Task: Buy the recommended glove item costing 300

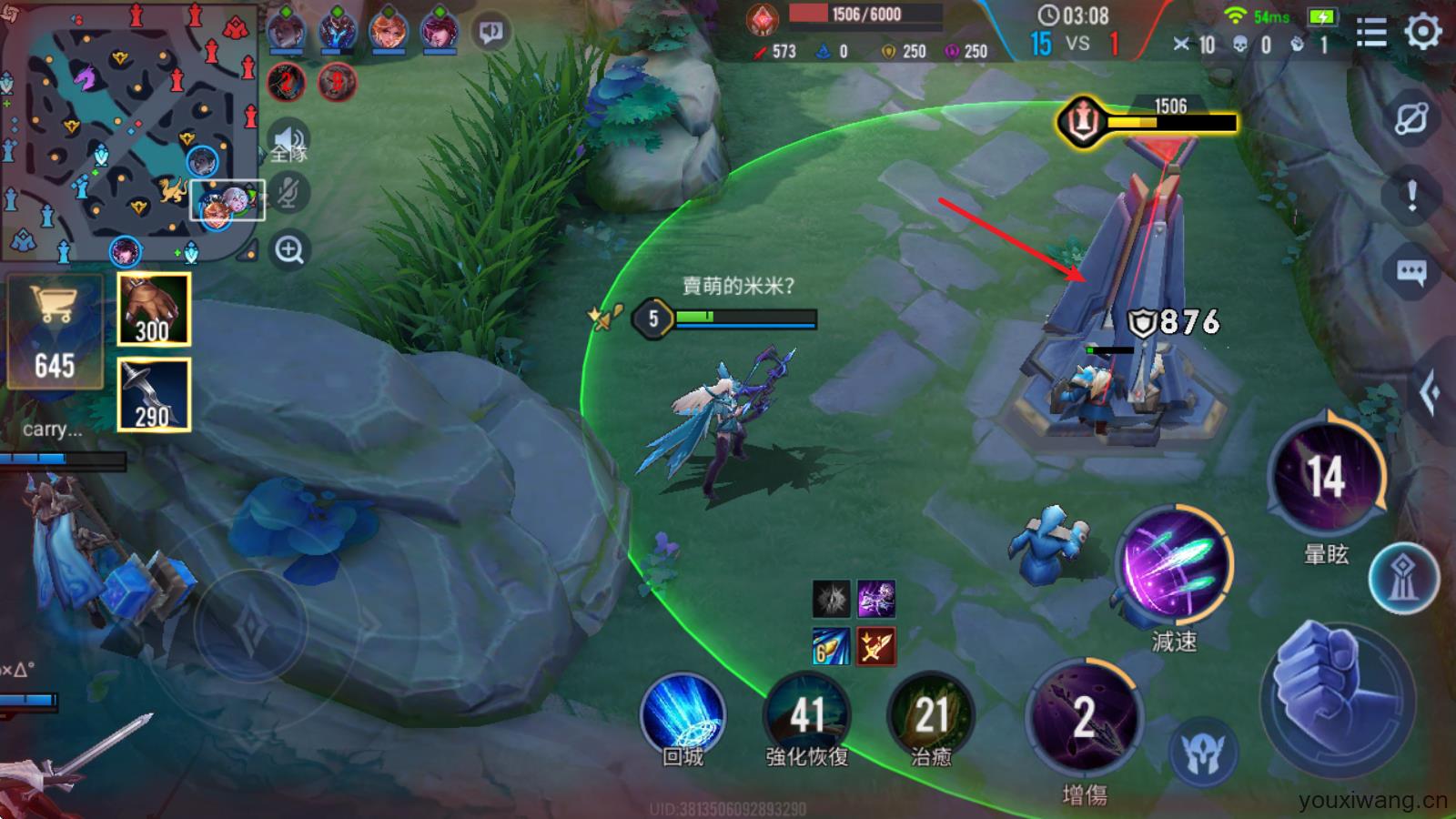Action: [x=154, y=309]
